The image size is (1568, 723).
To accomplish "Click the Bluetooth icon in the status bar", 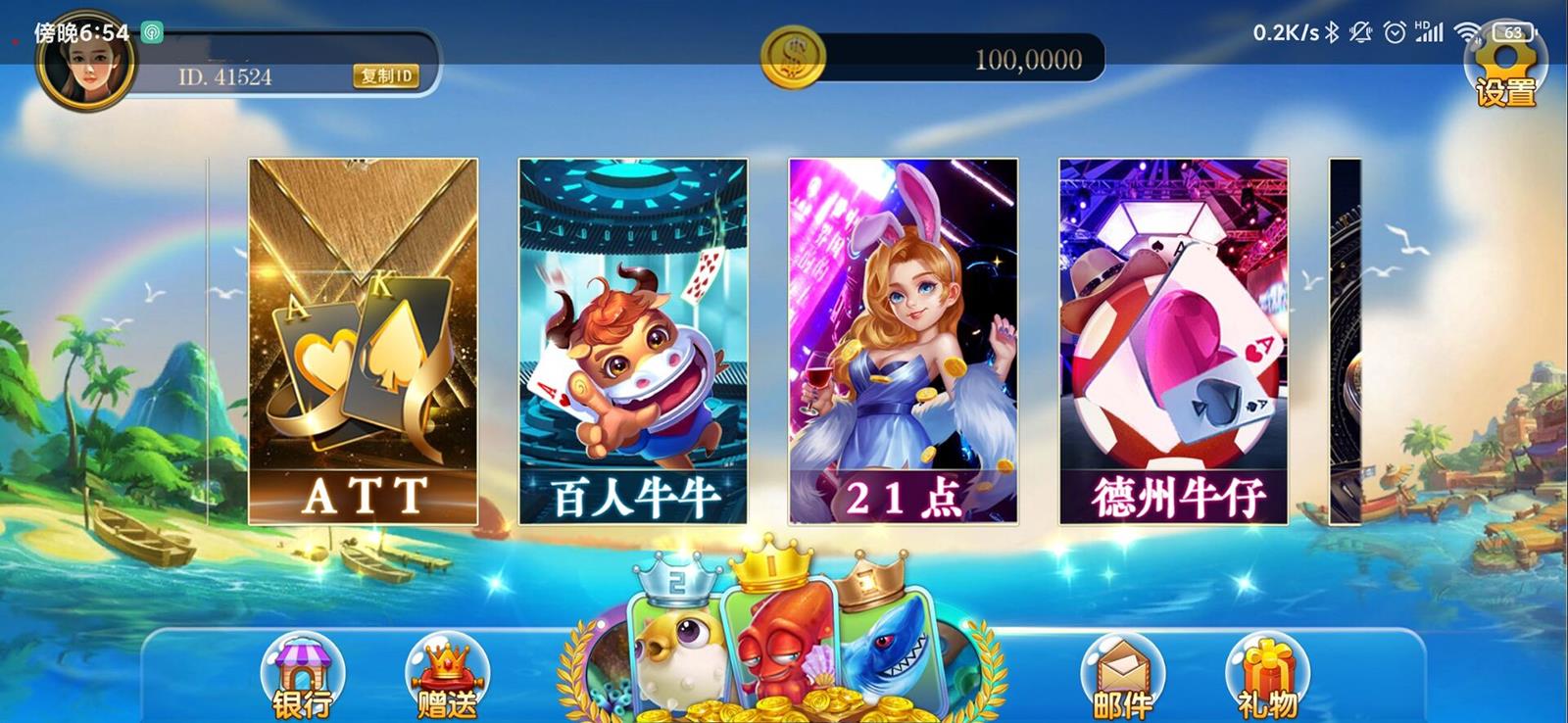I will [1331, 32].
